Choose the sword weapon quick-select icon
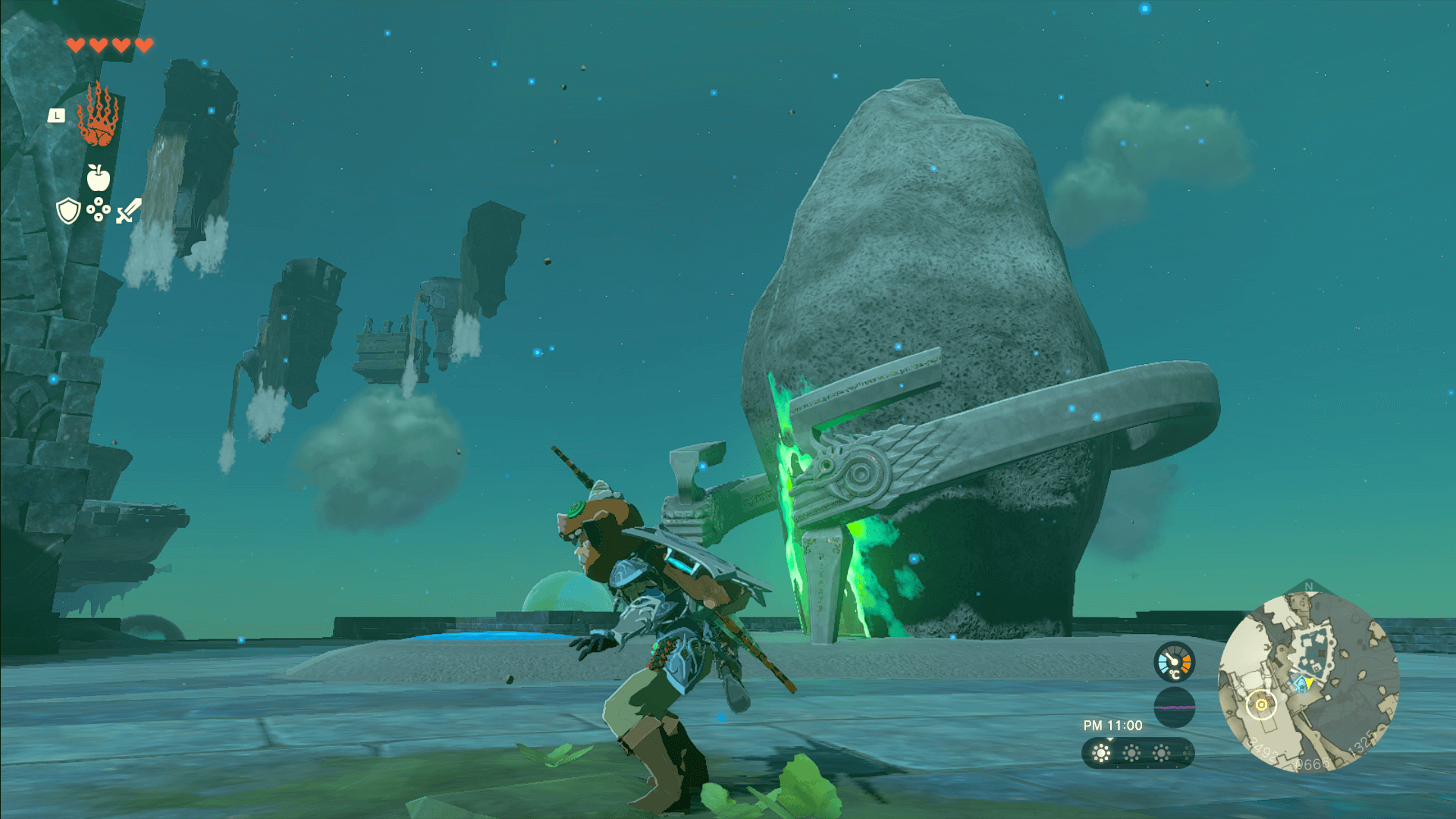 129,211
